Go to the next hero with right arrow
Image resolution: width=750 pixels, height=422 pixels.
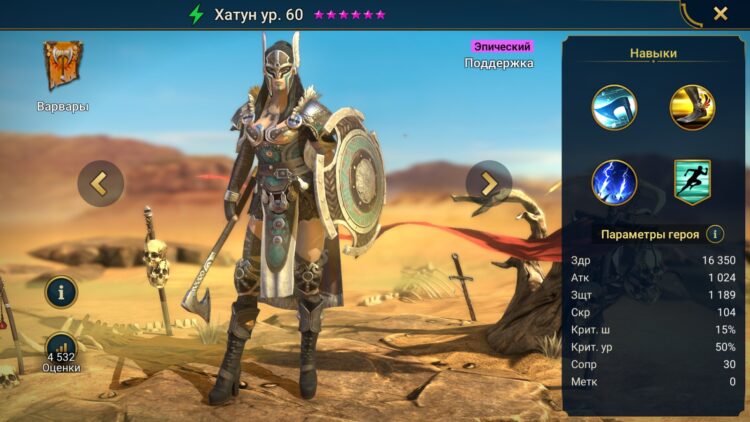(489, 183)
